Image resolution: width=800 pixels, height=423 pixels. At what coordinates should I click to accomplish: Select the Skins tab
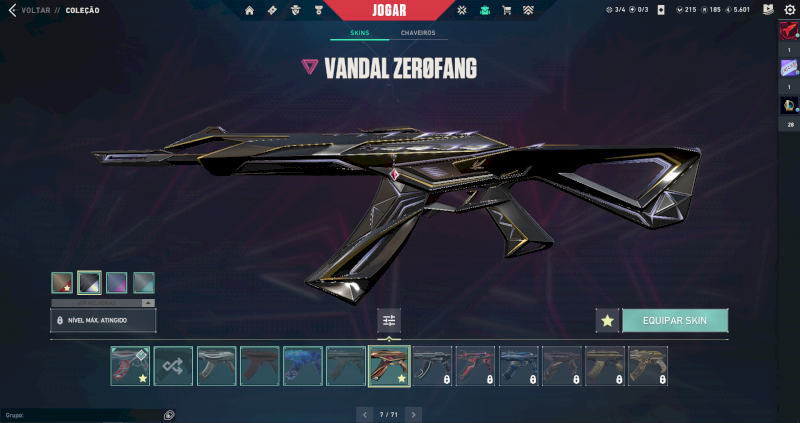tap(360, 33)
